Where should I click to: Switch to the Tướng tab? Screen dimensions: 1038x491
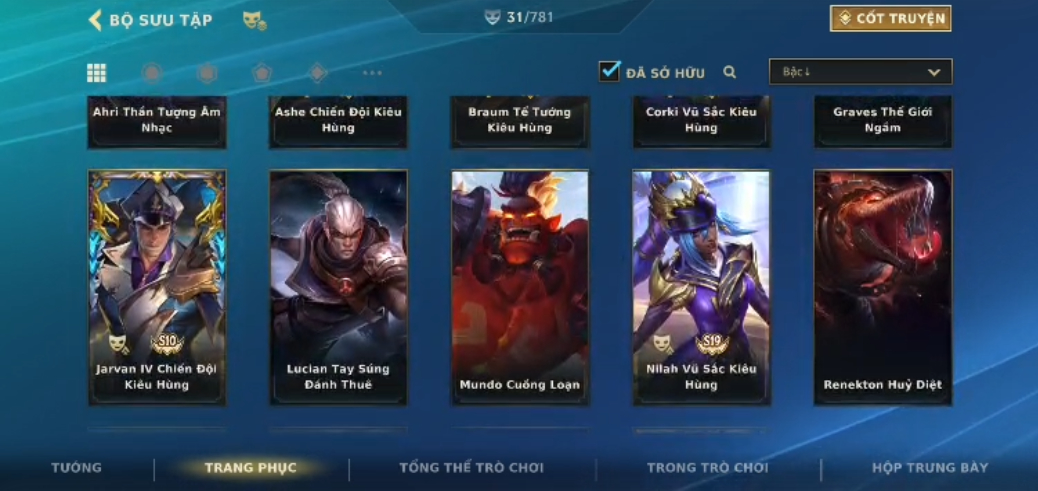[x=77, y=468]
